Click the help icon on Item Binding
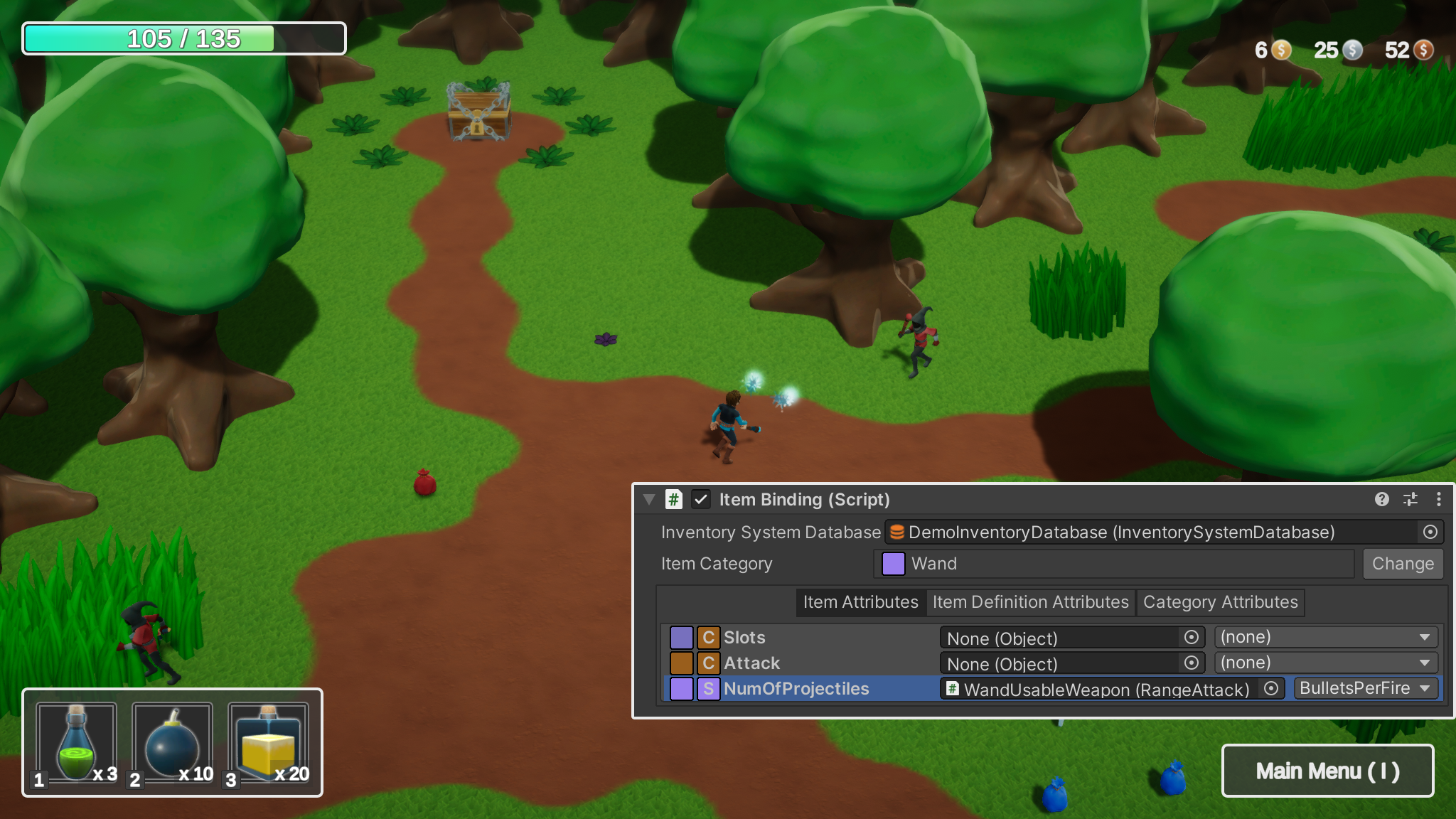 (x=1382, y=500)
